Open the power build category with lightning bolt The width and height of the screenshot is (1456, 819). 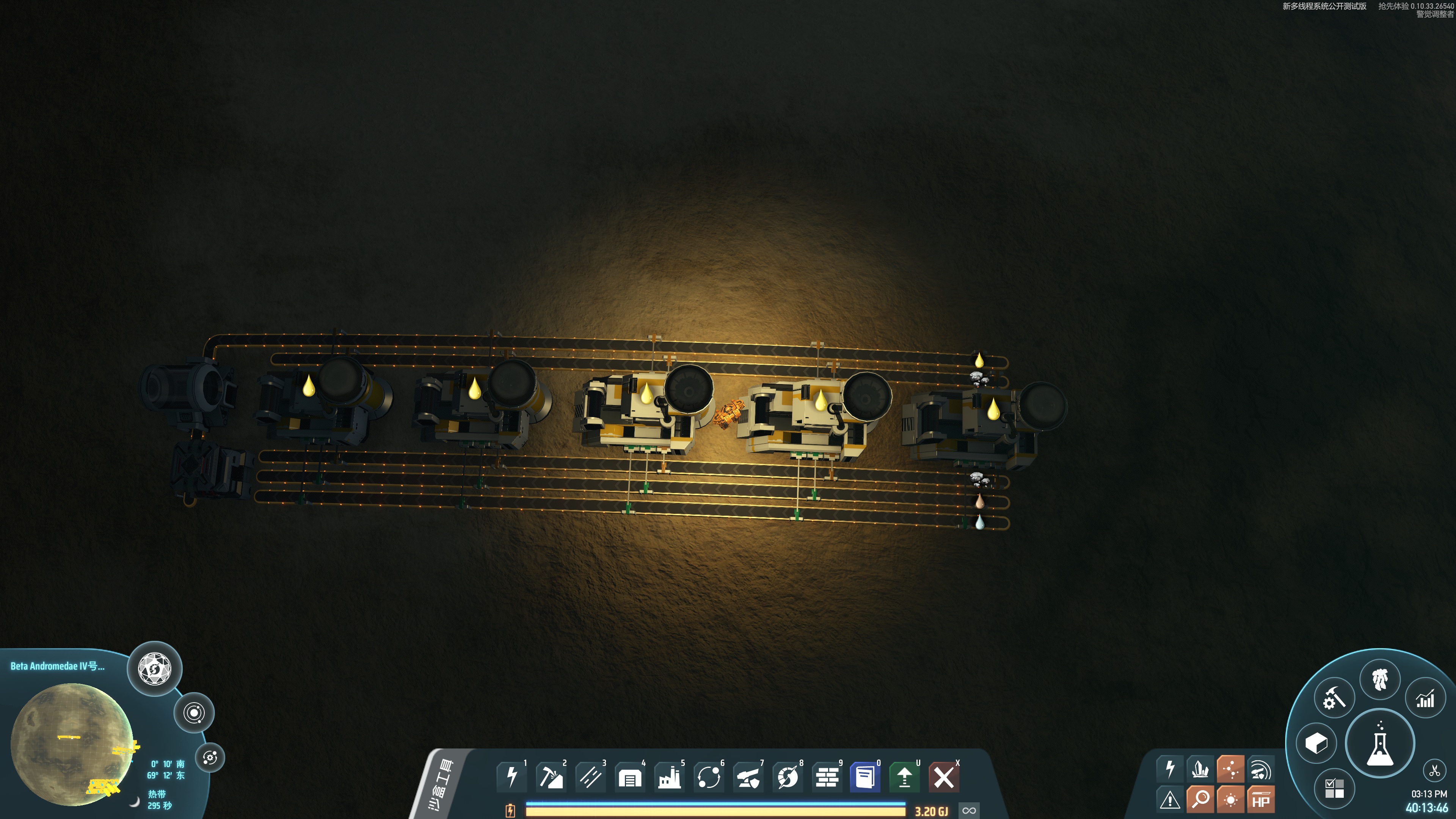point(511,777)
